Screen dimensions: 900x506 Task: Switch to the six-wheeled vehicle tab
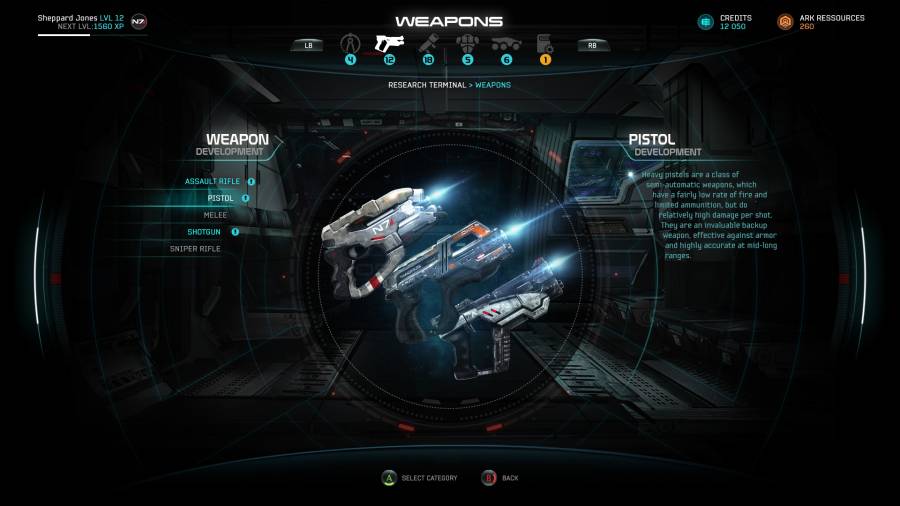[x=505, y=44]
